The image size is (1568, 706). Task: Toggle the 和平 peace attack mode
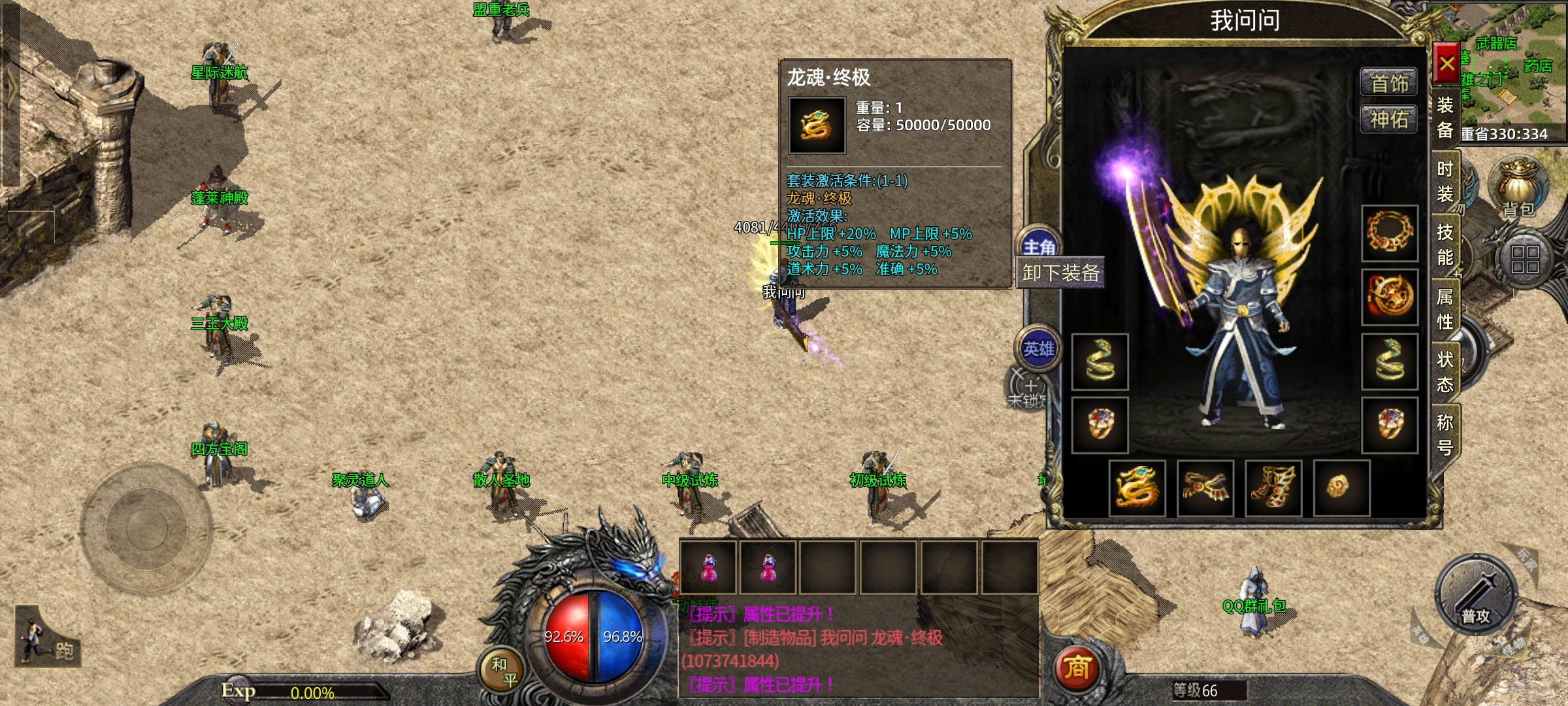click(x=504, y=672)
